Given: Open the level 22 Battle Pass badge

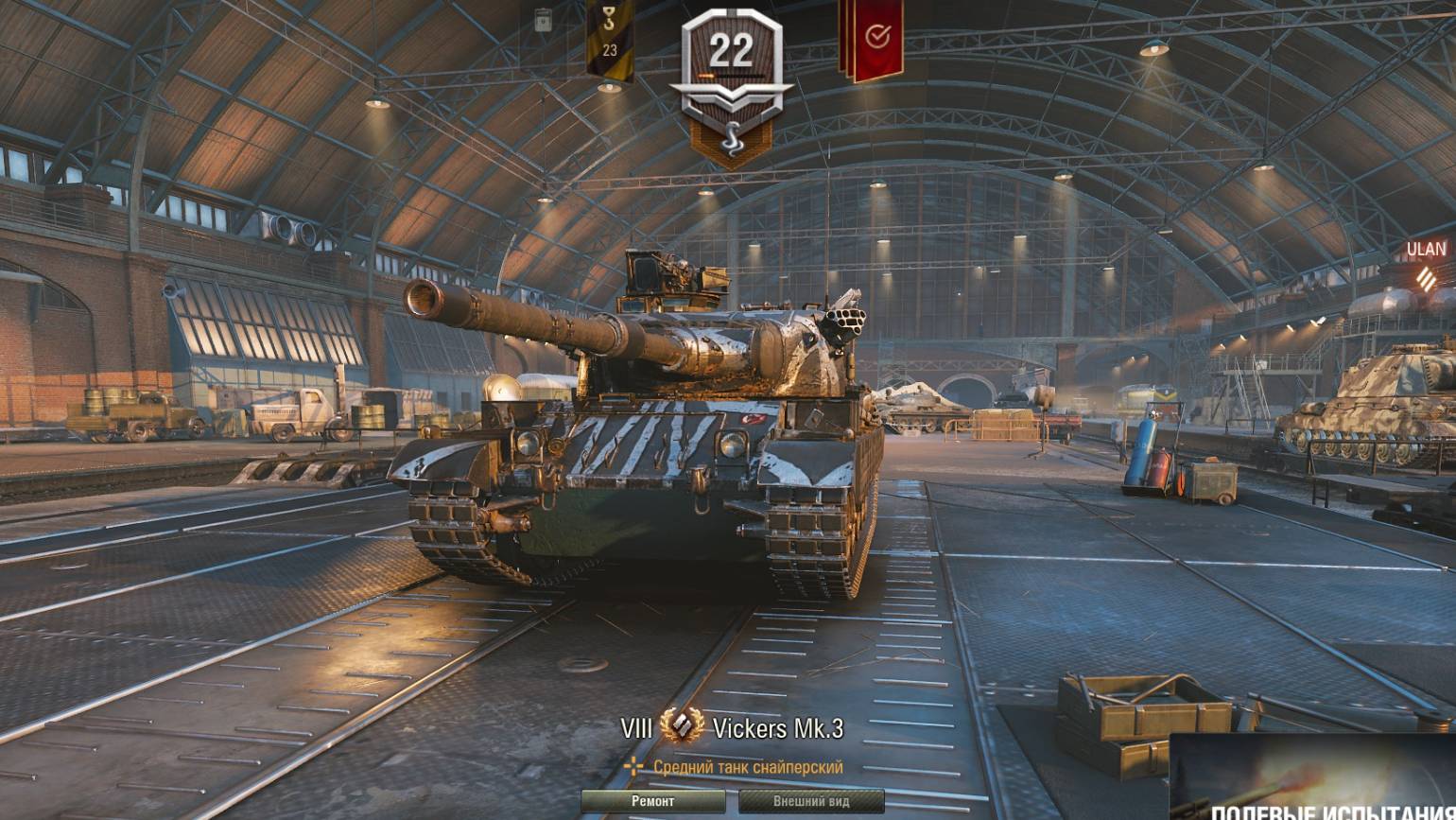Looking at the screenshot, I should click(x=730, y=71).
